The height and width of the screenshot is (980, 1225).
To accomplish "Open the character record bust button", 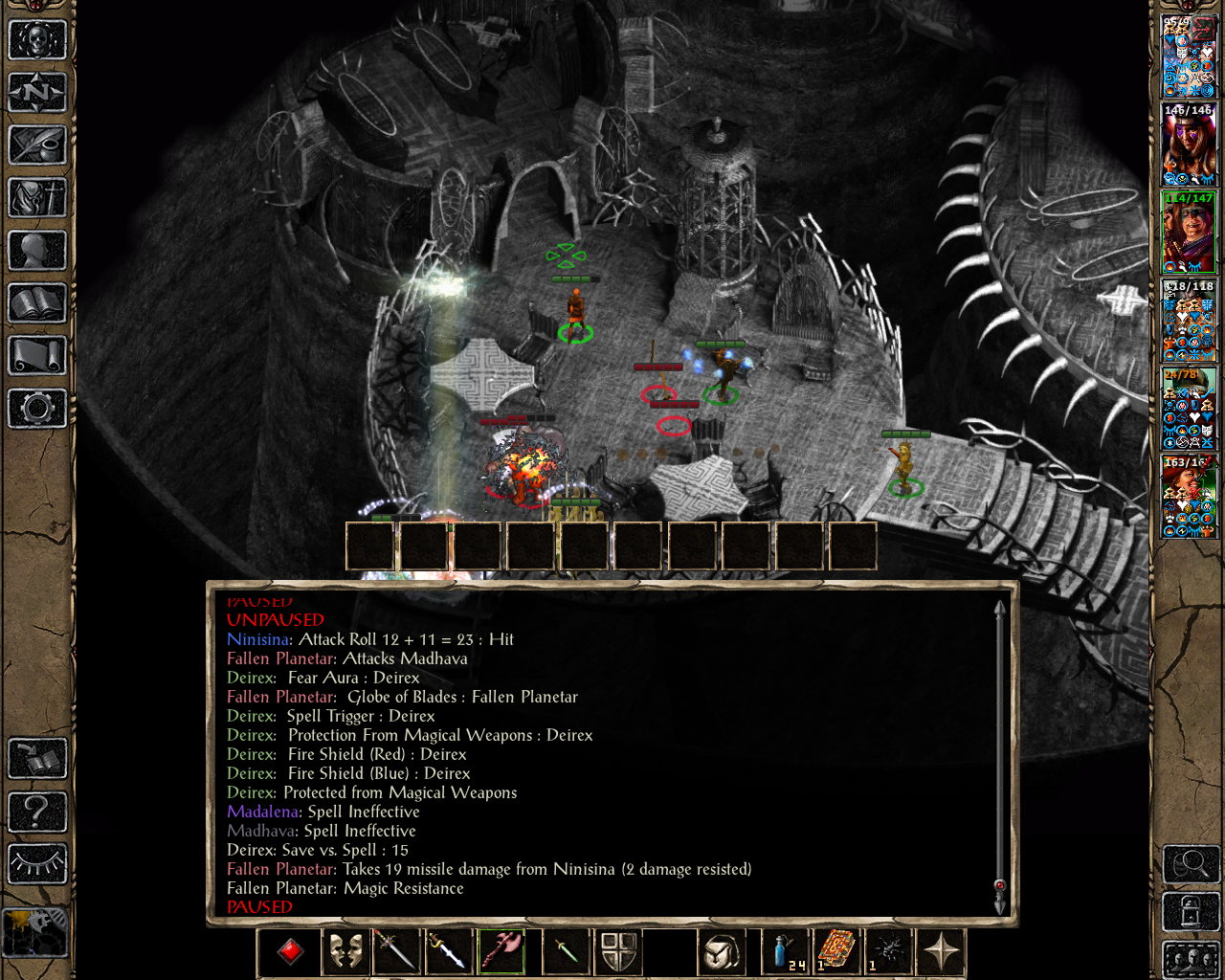I will point(37,251).
